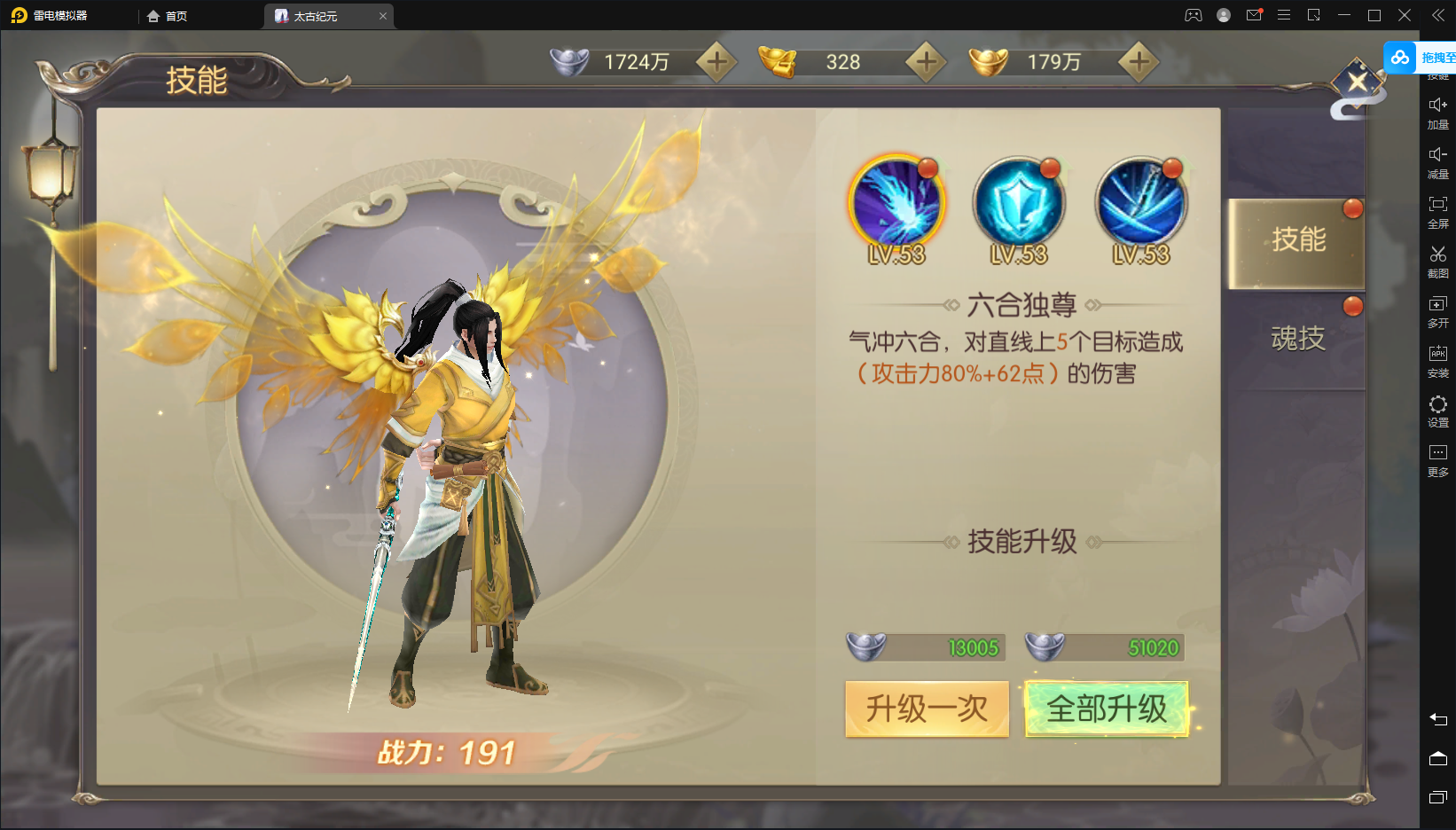Screen dimensions: 1456x830
Task: Select the purple-blue slash skill icon
Action: point(896,203)
